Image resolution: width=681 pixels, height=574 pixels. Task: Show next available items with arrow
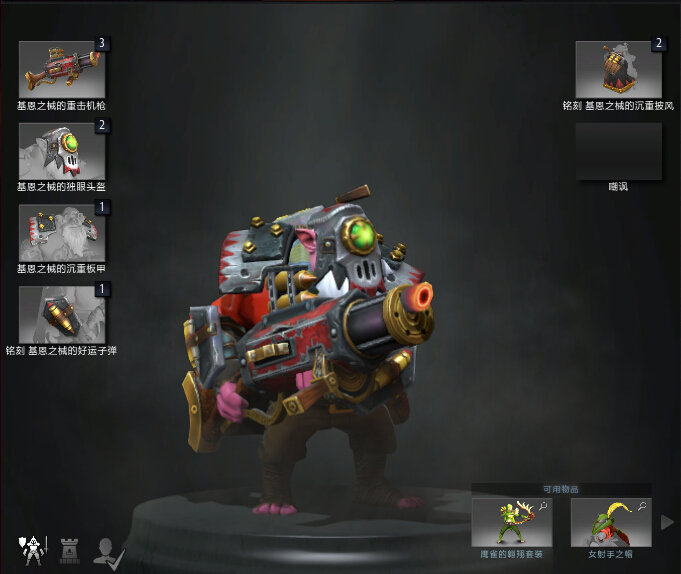click(x=667, y=522)
